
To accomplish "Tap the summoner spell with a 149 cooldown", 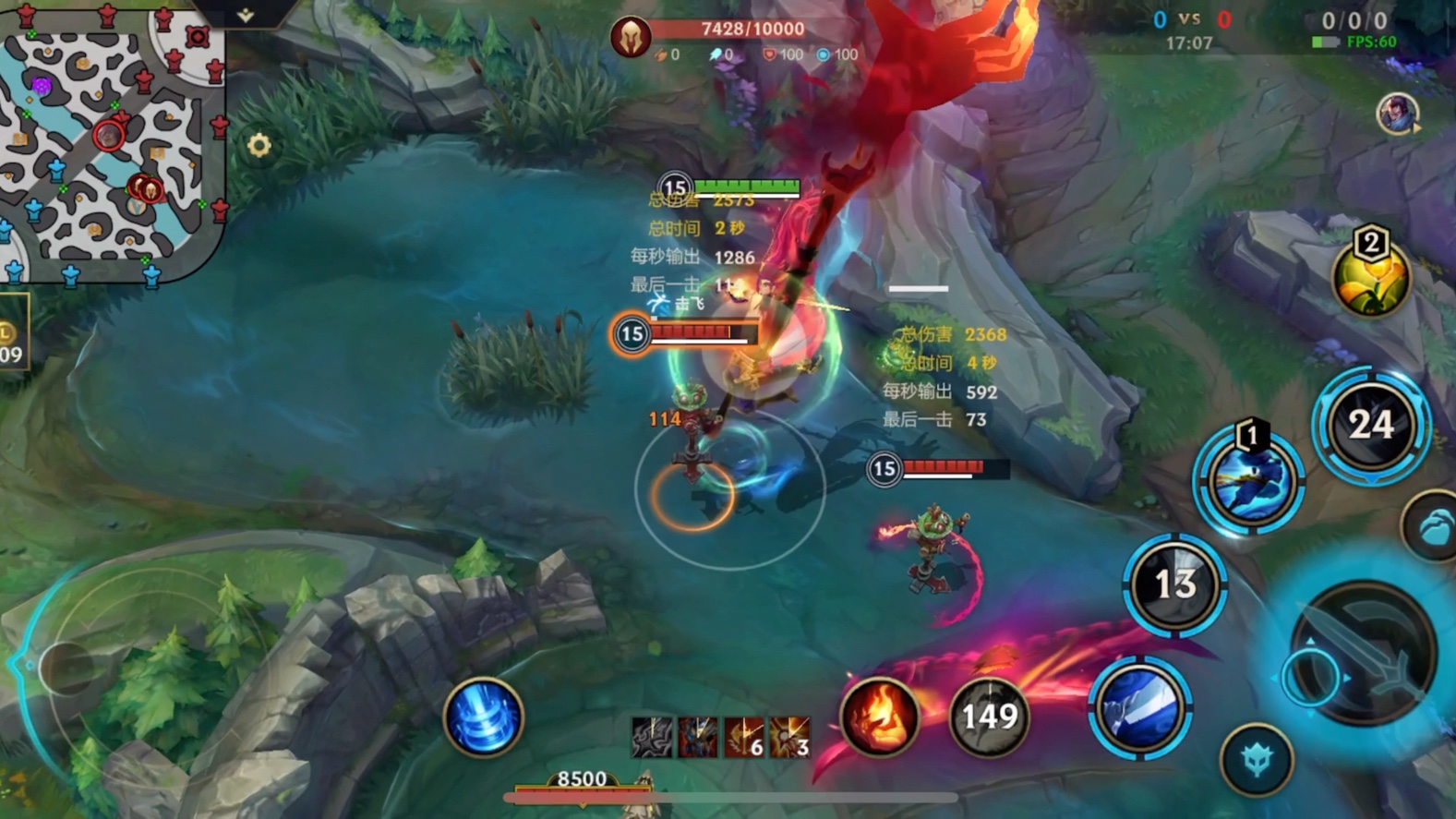I will tap(989, 717).
